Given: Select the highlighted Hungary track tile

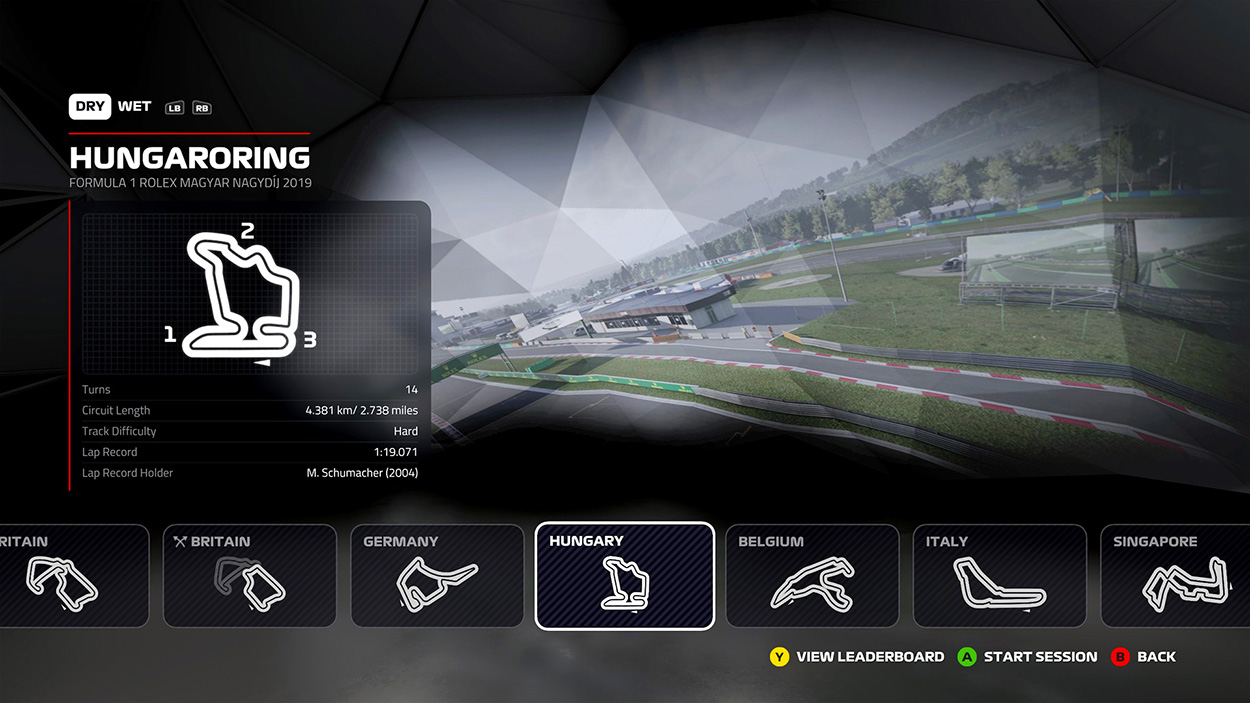Looking at the screenshot, I should pos(625,576).
